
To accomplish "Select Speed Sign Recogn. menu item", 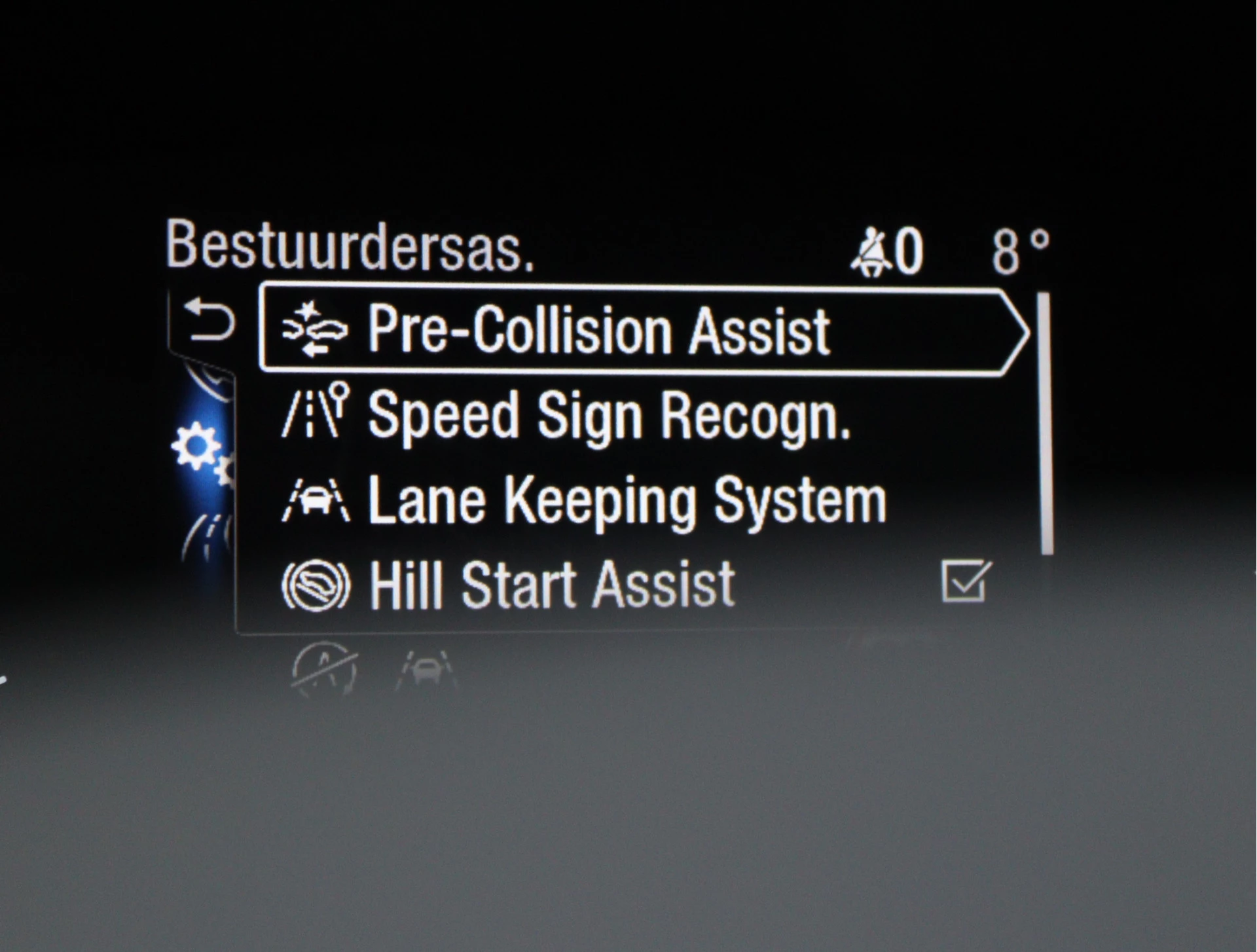I will [x=609, y=415].
